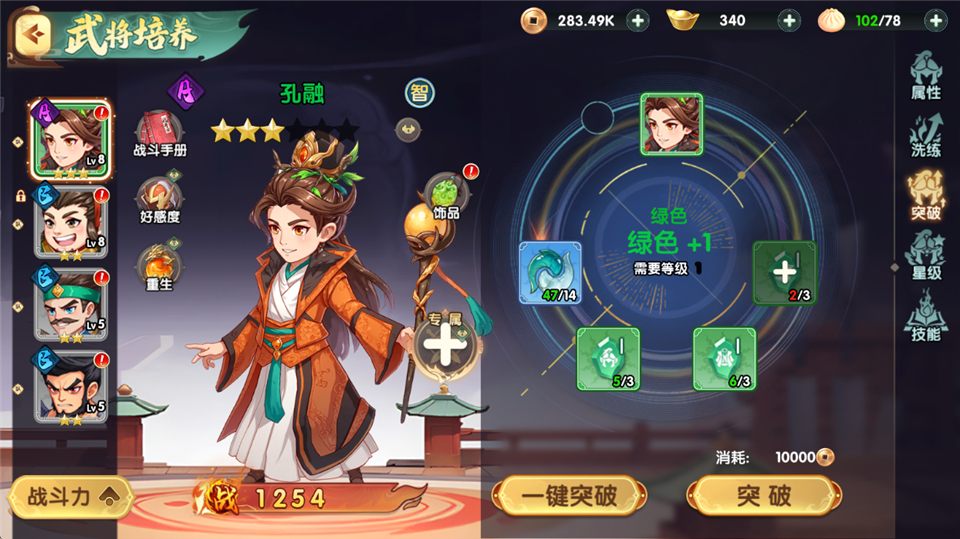
Task: Open the 战斗手册 battle manual
Action: click(x=159, y=135)
